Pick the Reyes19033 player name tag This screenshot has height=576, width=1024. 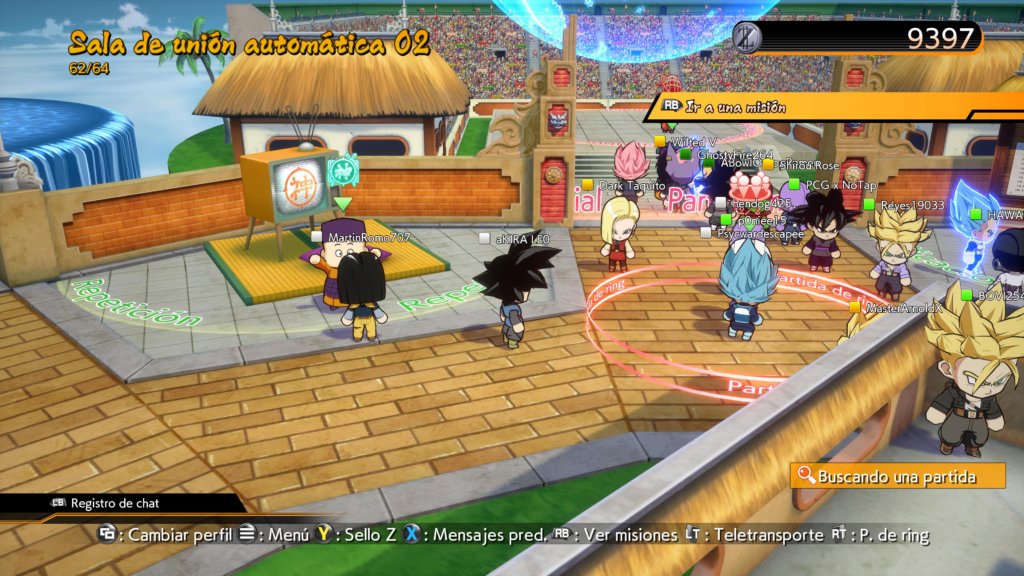point(911,205)
